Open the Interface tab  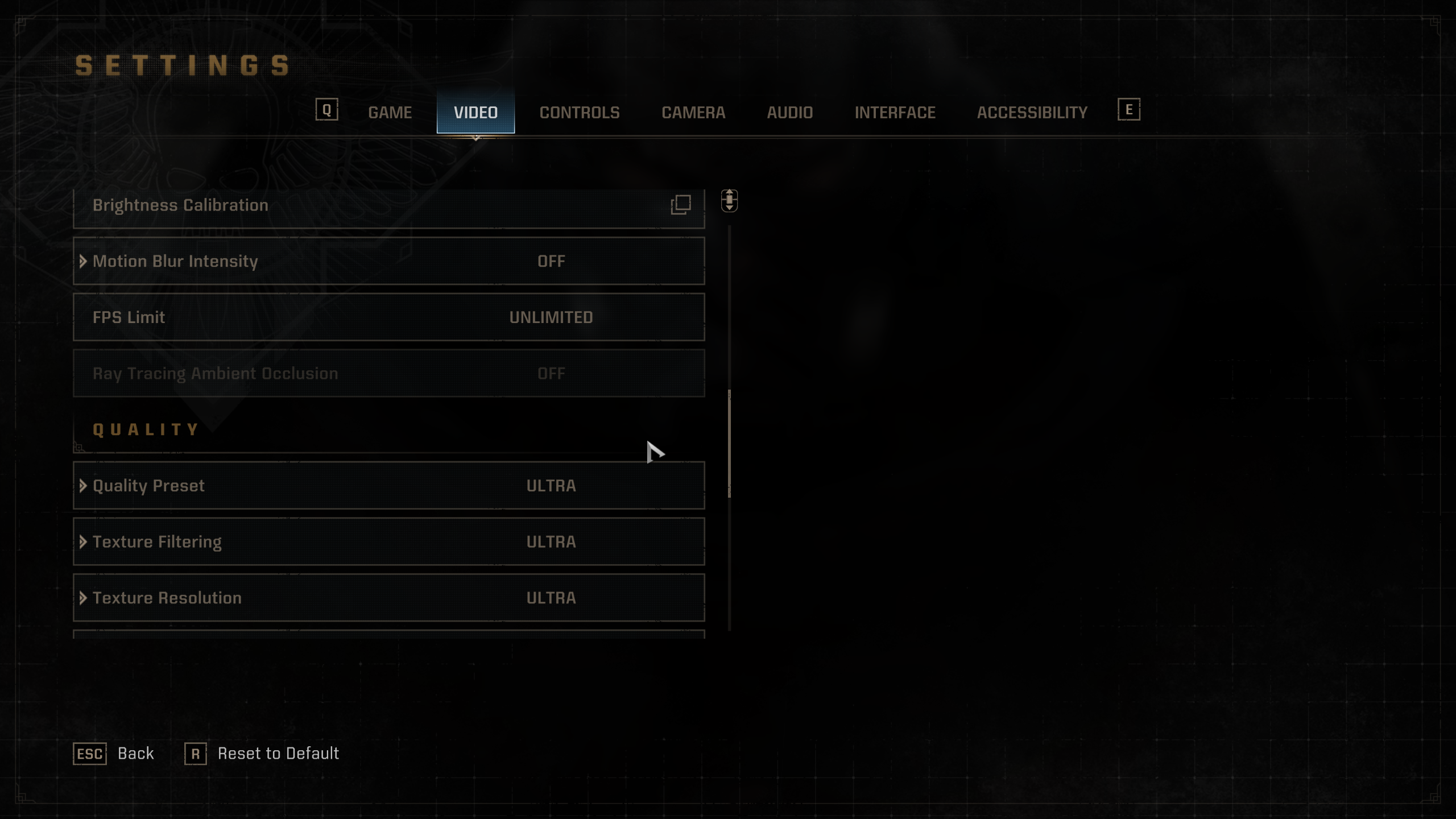coord(895,113)
